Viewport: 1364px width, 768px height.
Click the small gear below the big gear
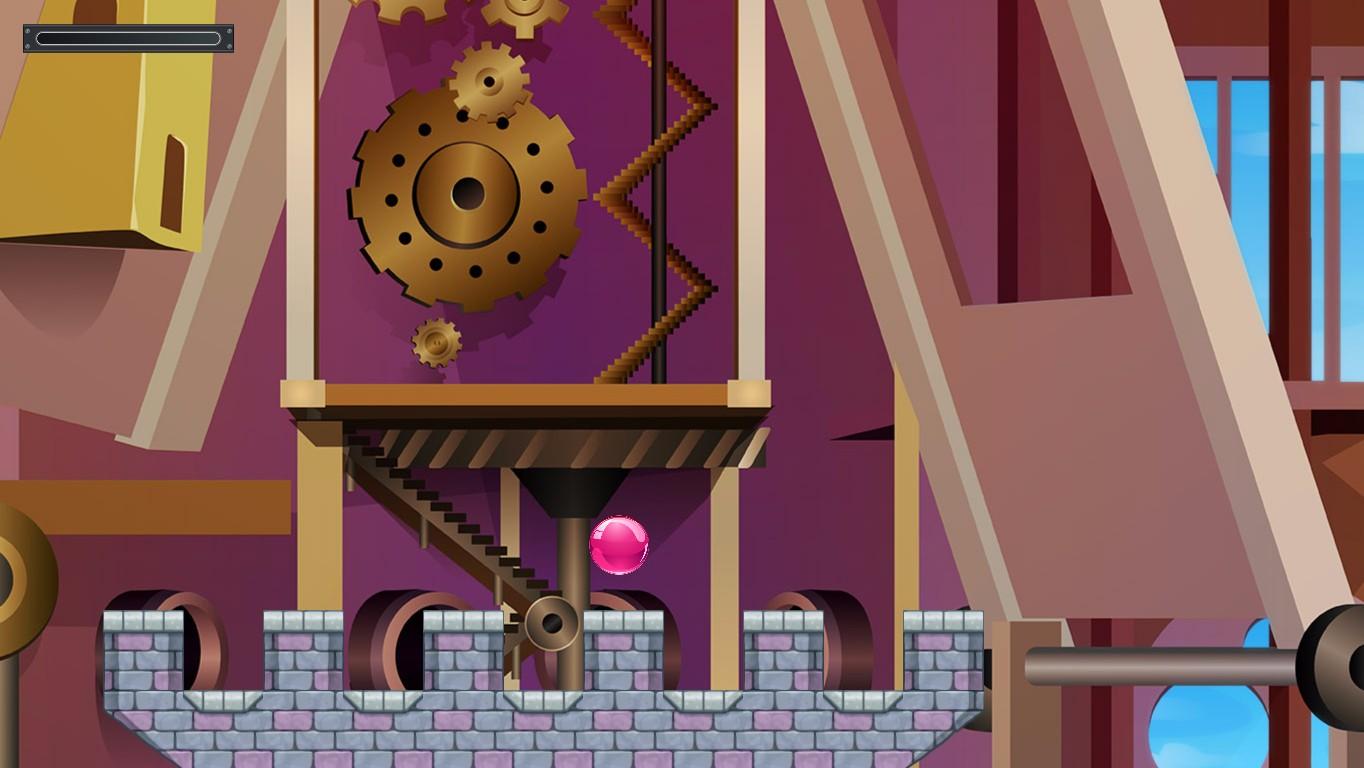[x=437, y=340]
